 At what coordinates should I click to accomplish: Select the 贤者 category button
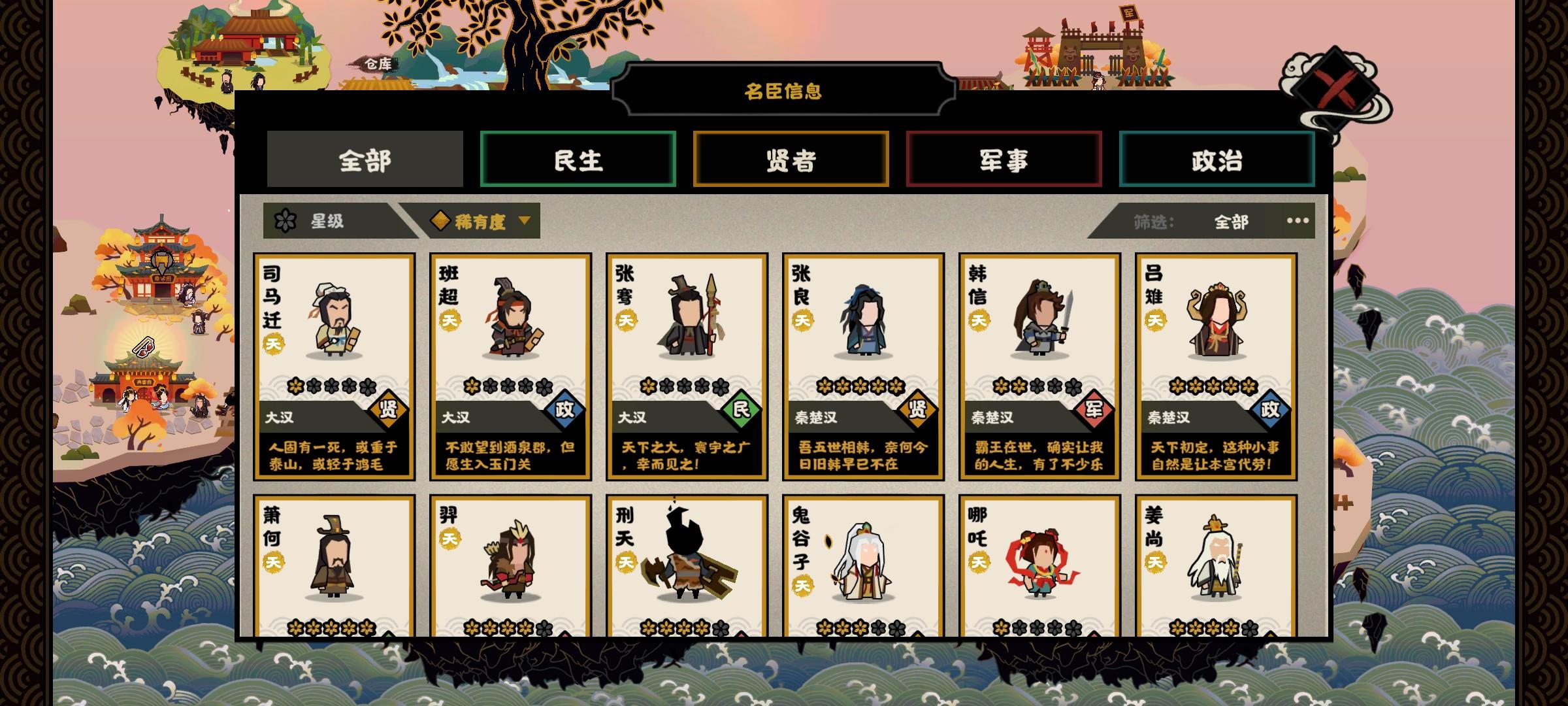(791, 158)
